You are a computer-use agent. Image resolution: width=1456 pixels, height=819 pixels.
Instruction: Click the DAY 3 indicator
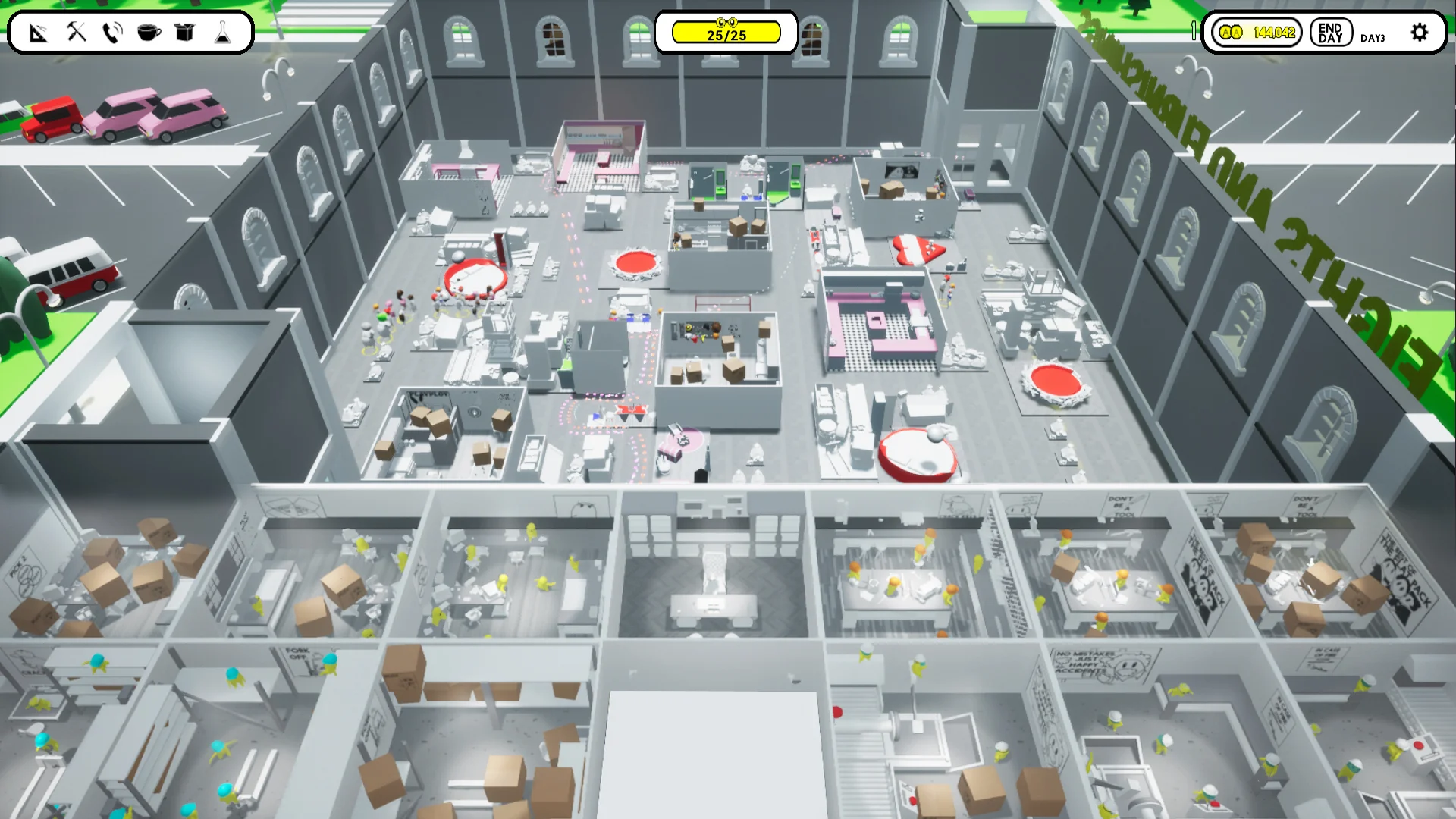coord(1373,36)
